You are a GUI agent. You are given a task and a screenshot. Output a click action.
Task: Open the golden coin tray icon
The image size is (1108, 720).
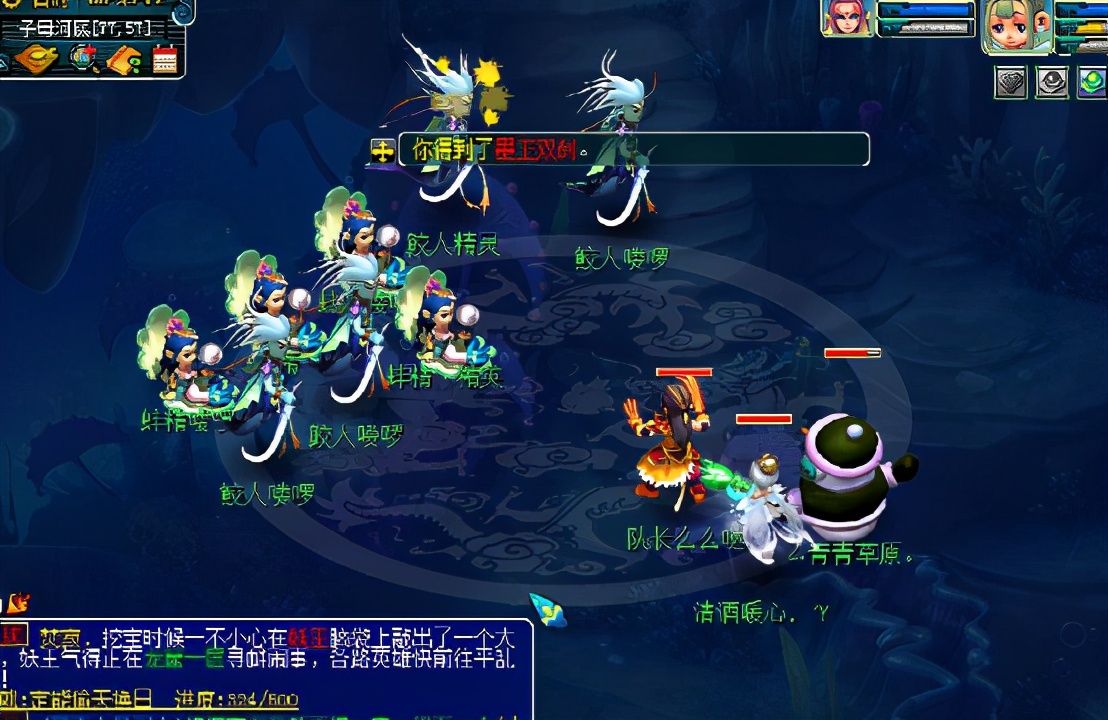pyautogui.click(x=35, y=58)
